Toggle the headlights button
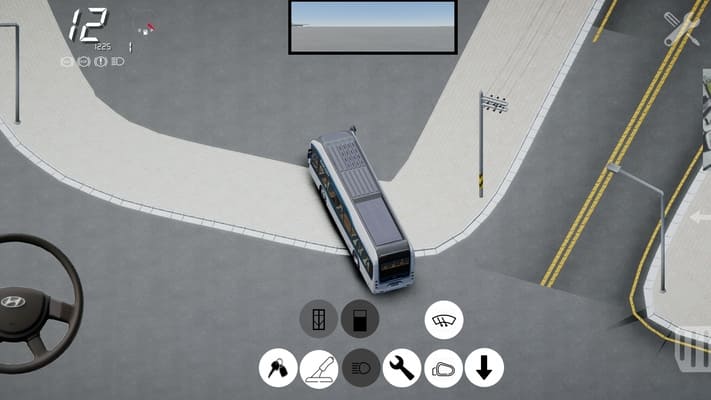 click(361, 369)
